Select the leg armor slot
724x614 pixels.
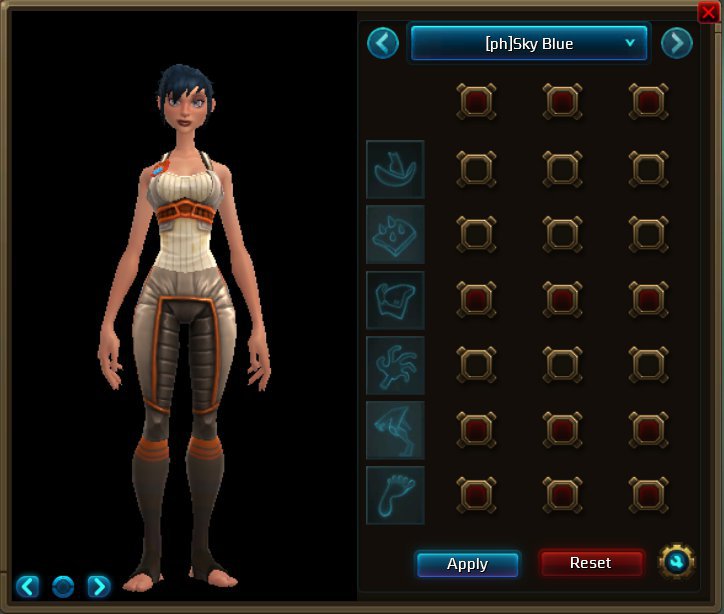395,430
